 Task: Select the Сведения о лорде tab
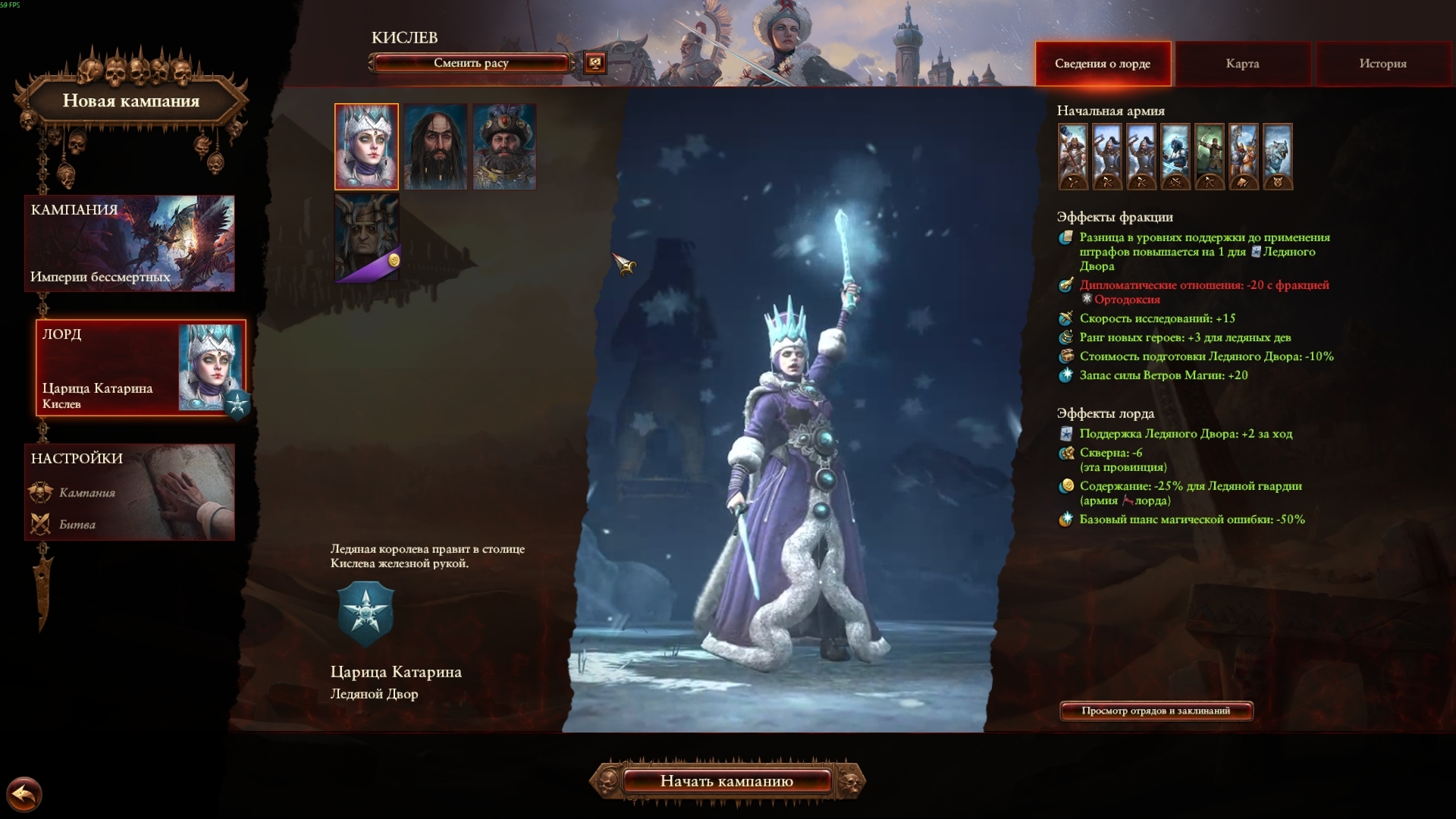pyautogui.click(x=1102, y=64)
